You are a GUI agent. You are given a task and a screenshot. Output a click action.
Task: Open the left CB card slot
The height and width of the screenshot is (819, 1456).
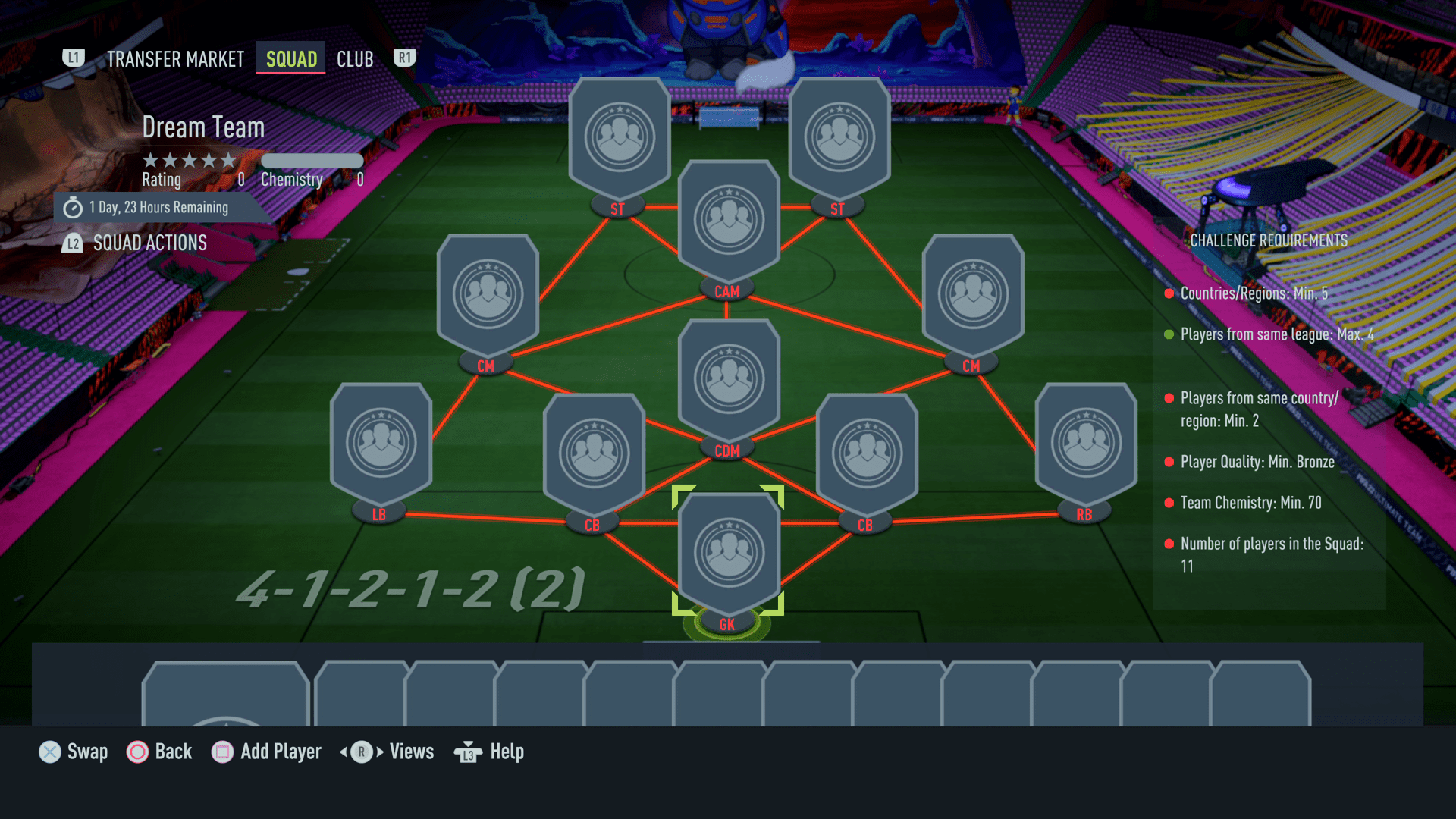point(594,451)
